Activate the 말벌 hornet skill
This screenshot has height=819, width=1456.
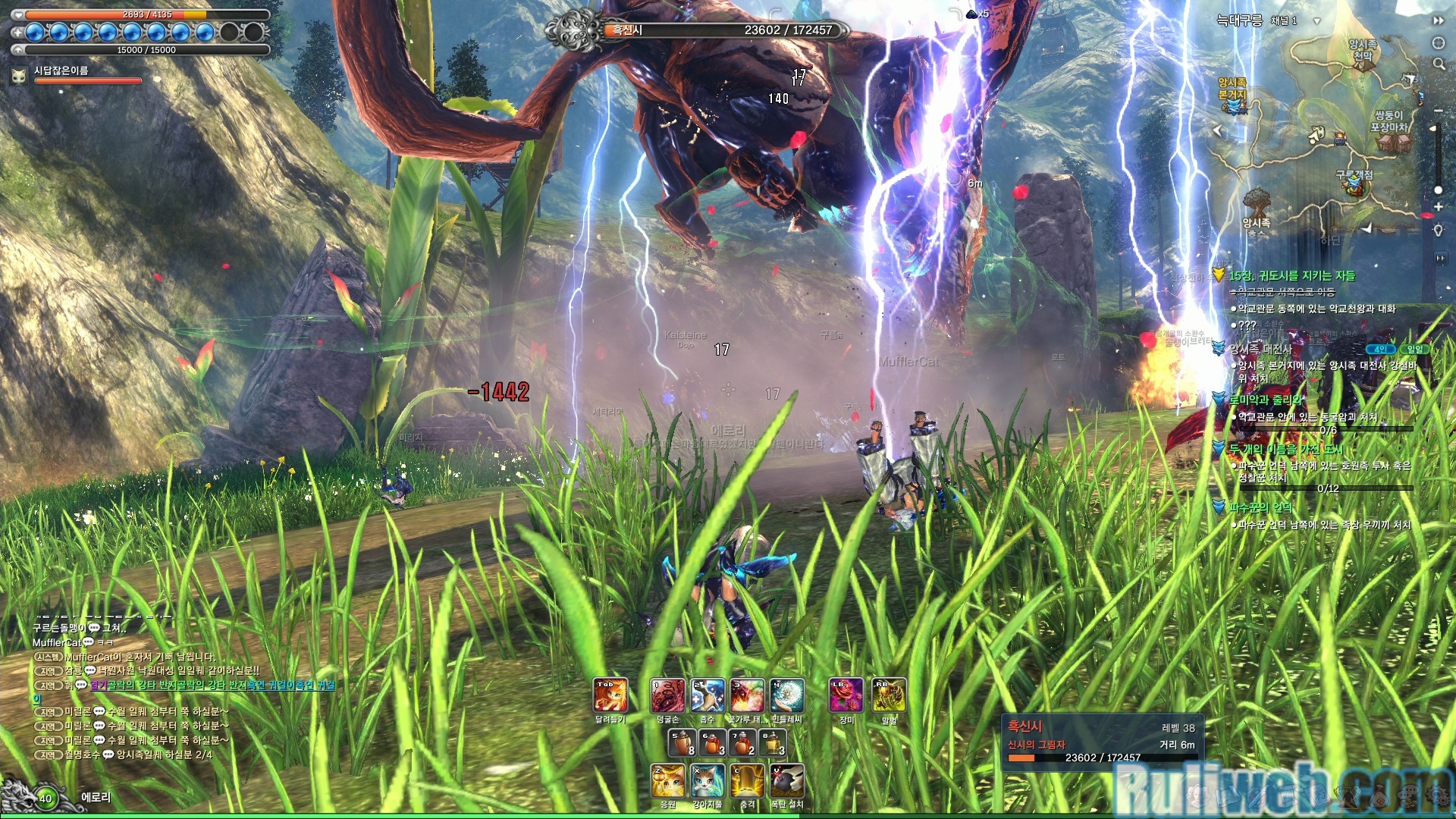click(x=889, y=695)
